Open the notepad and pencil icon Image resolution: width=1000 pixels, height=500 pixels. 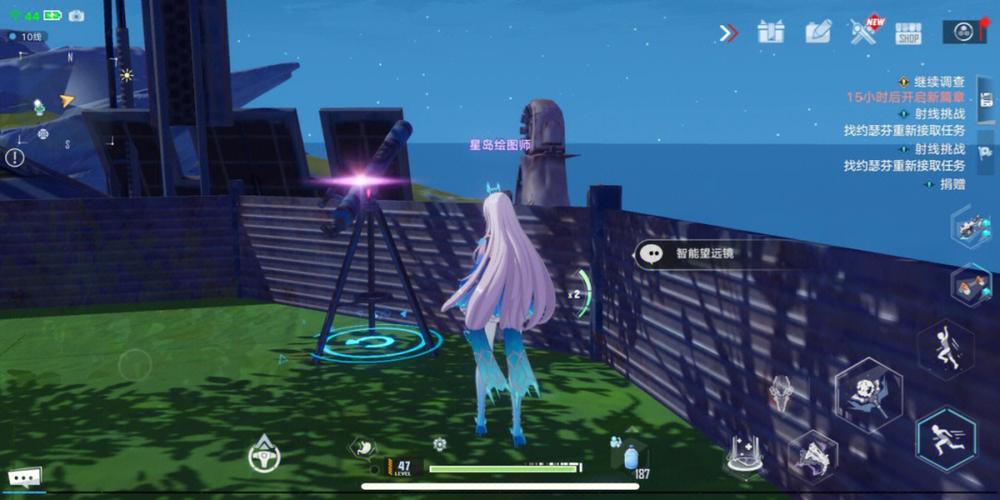pos(818,32)
